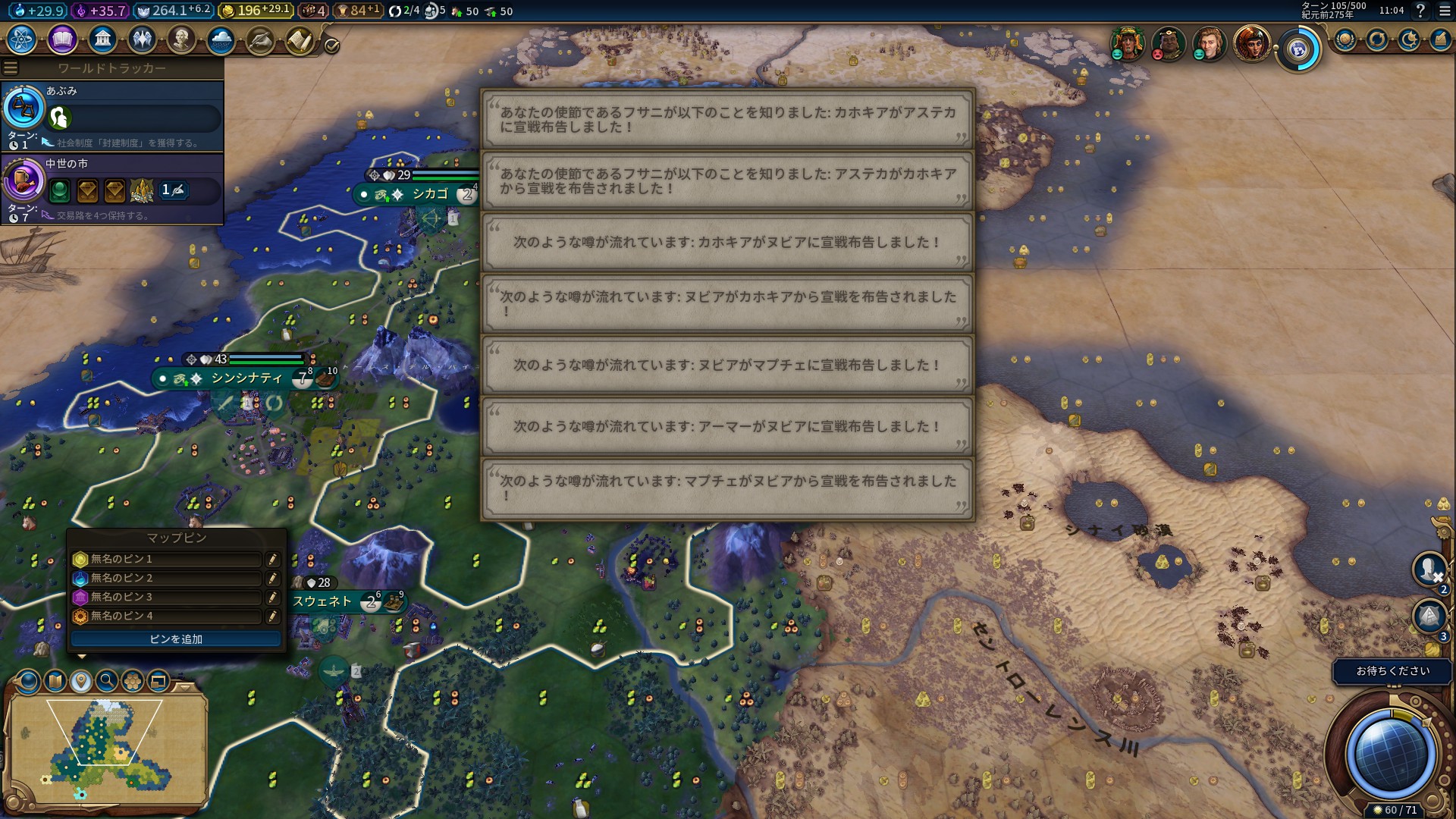
Task: Dismiss the アーマーがヌビアに宣戦布告 rumor notification
Action: point(727,427)
